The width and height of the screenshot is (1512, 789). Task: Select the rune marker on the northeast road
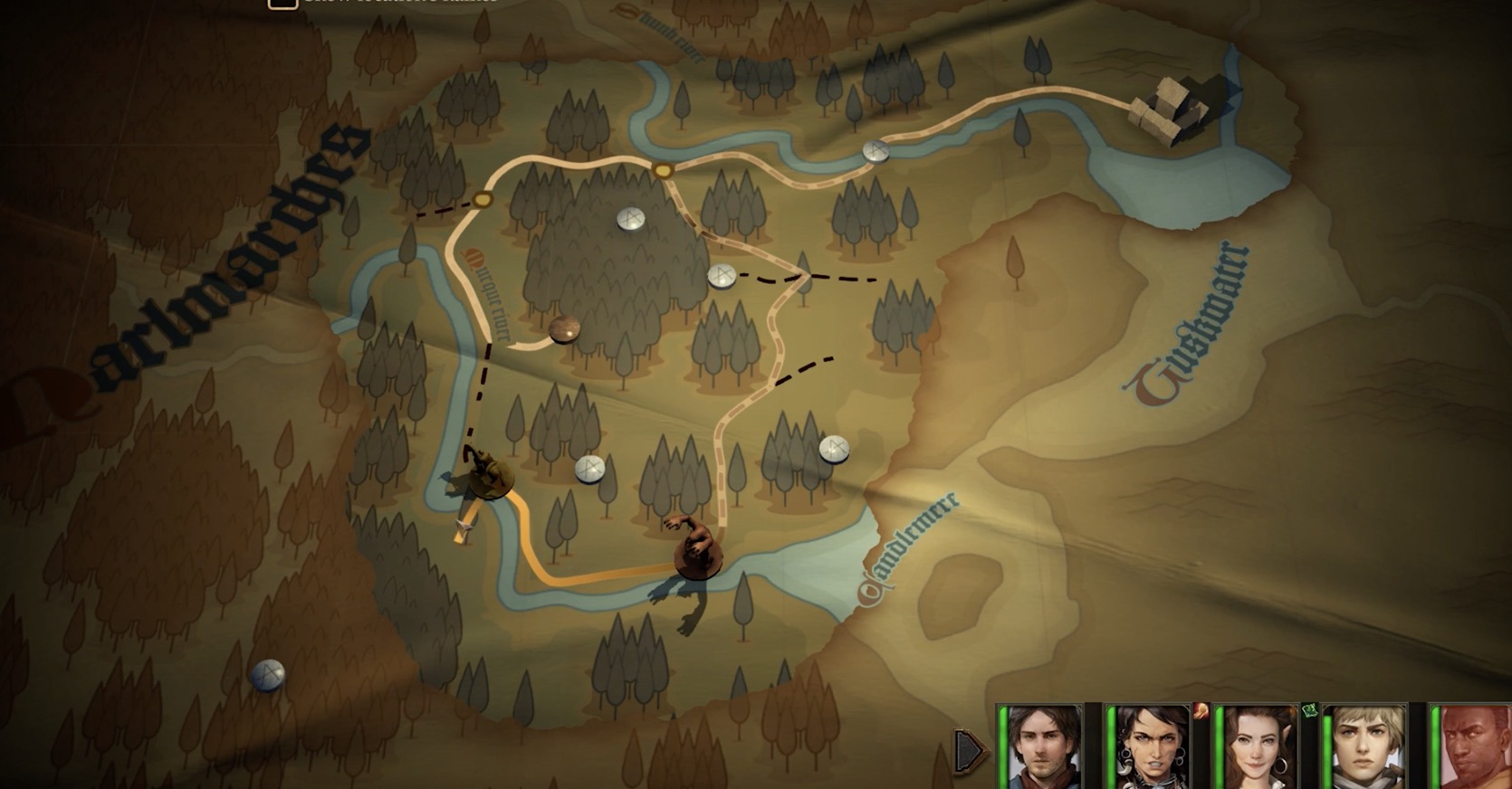[x=874, y=151]
